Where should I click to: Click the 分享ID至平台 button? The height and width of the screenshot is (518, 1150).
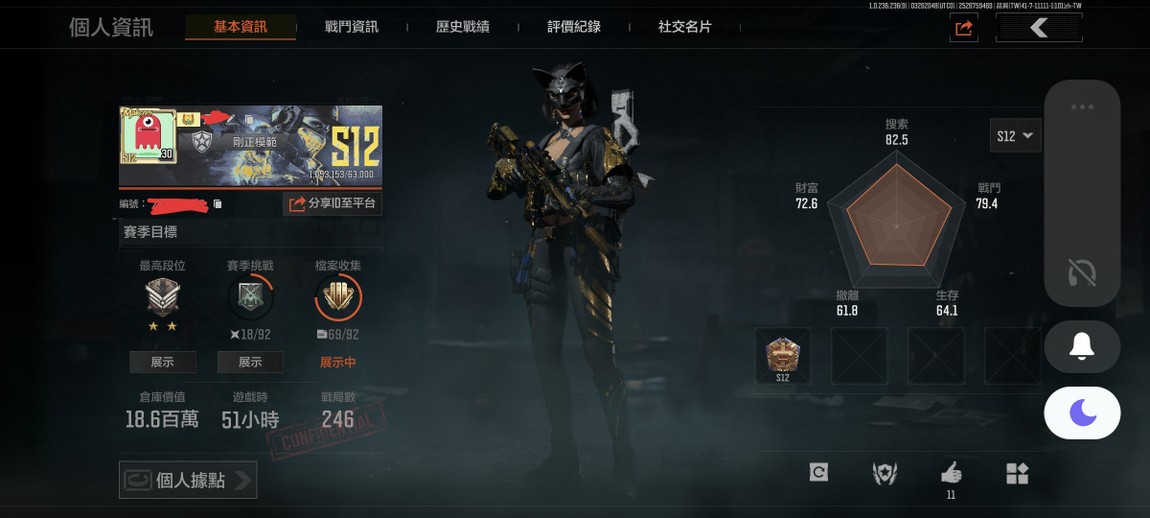point(332,204)
